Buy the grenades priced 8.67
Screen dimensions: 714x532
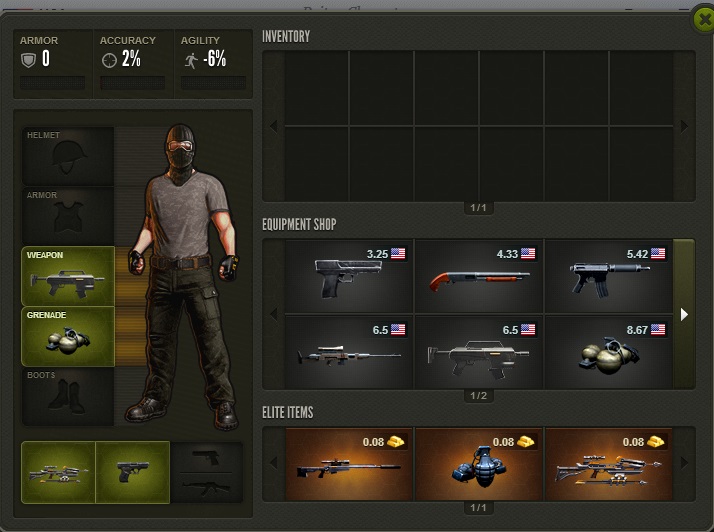coord(607,351)
